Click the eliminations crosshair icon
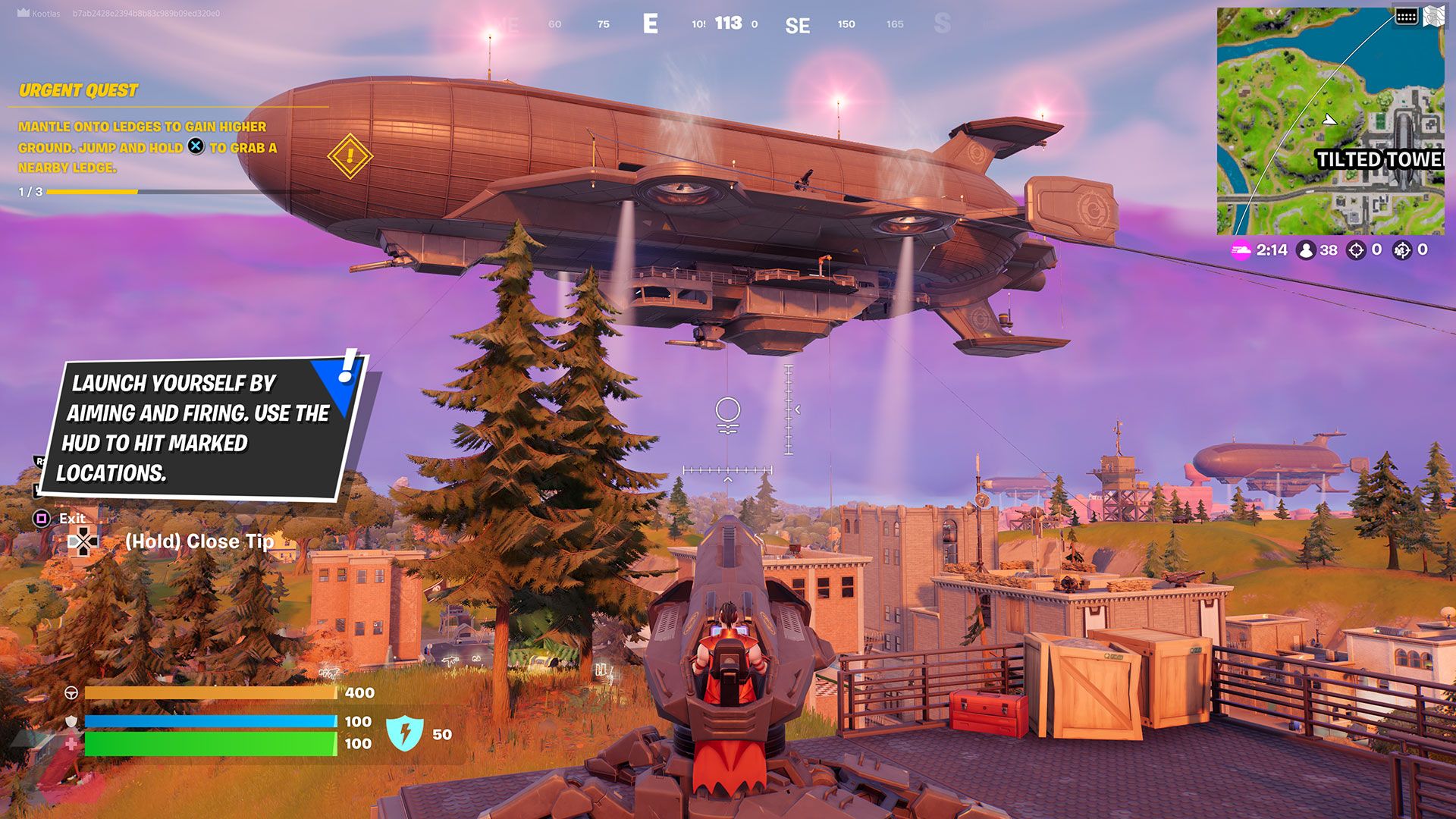The width and height of the screenshot is (1456, 819). pyautogui.click(x=1357, y=250)
